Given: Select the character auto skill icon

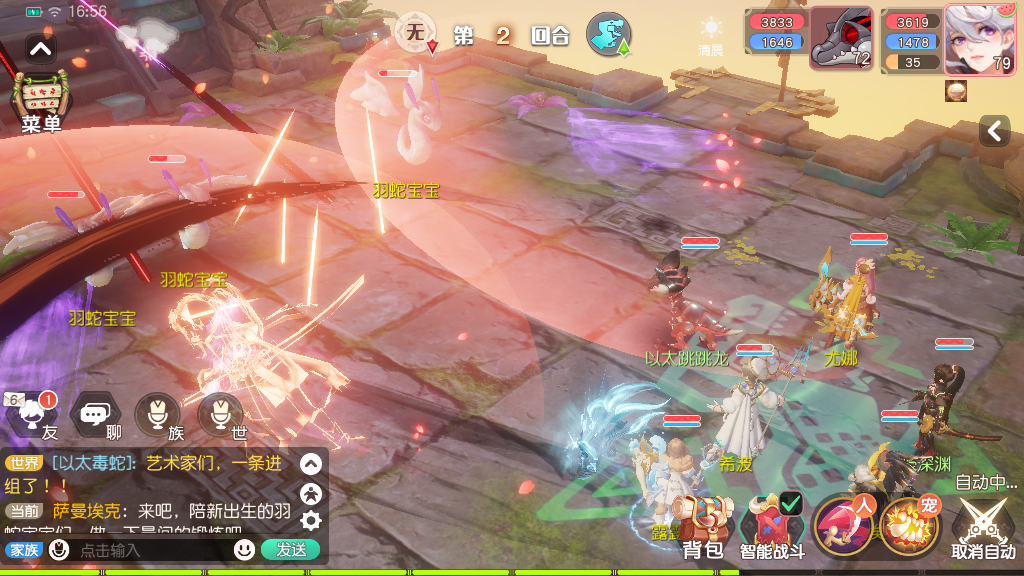Looking at the screenshot, I should coord(843,526).
